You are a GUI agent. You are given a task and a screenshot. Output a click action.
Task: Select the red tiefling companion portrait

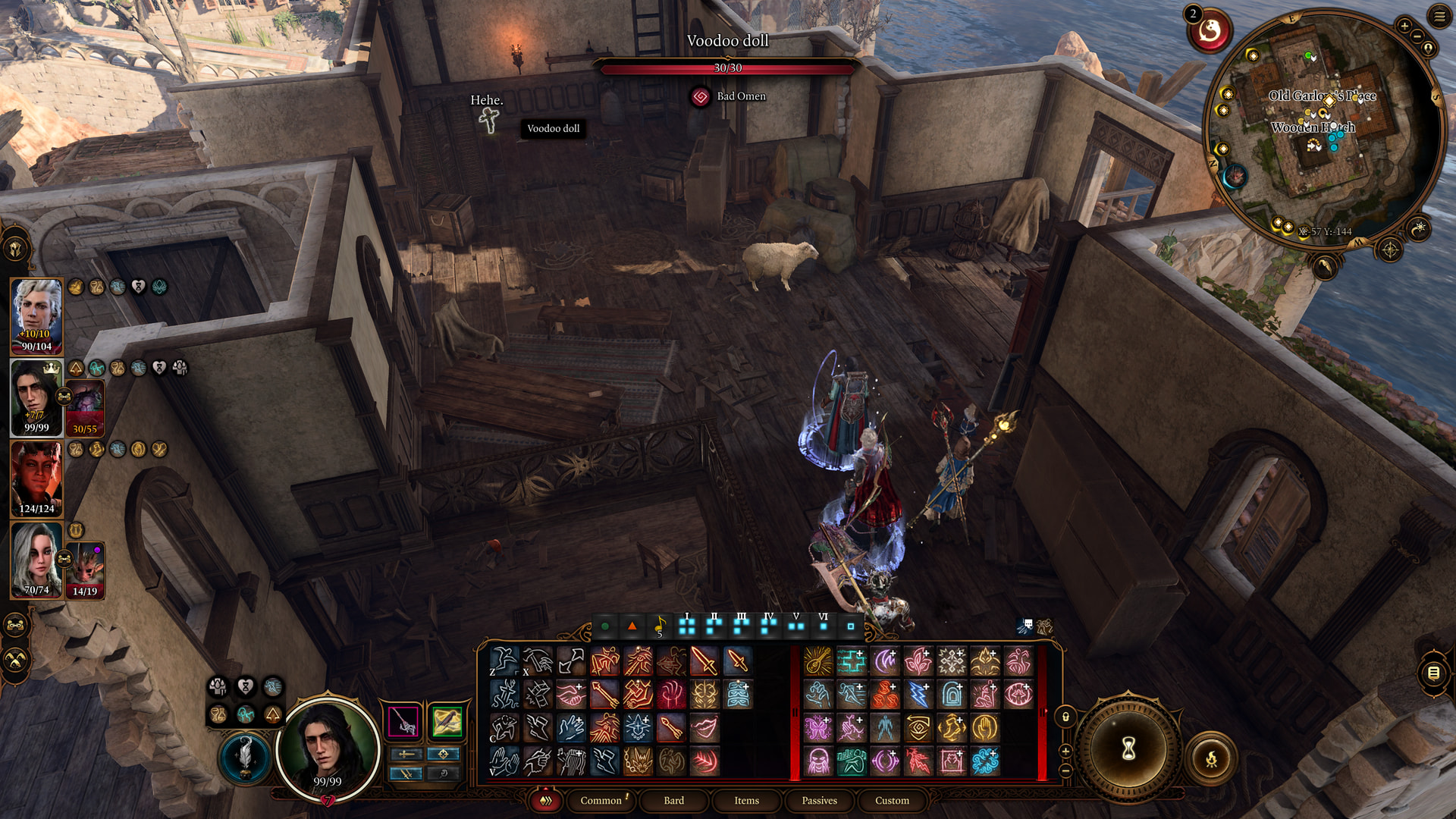tap(36, 478)
